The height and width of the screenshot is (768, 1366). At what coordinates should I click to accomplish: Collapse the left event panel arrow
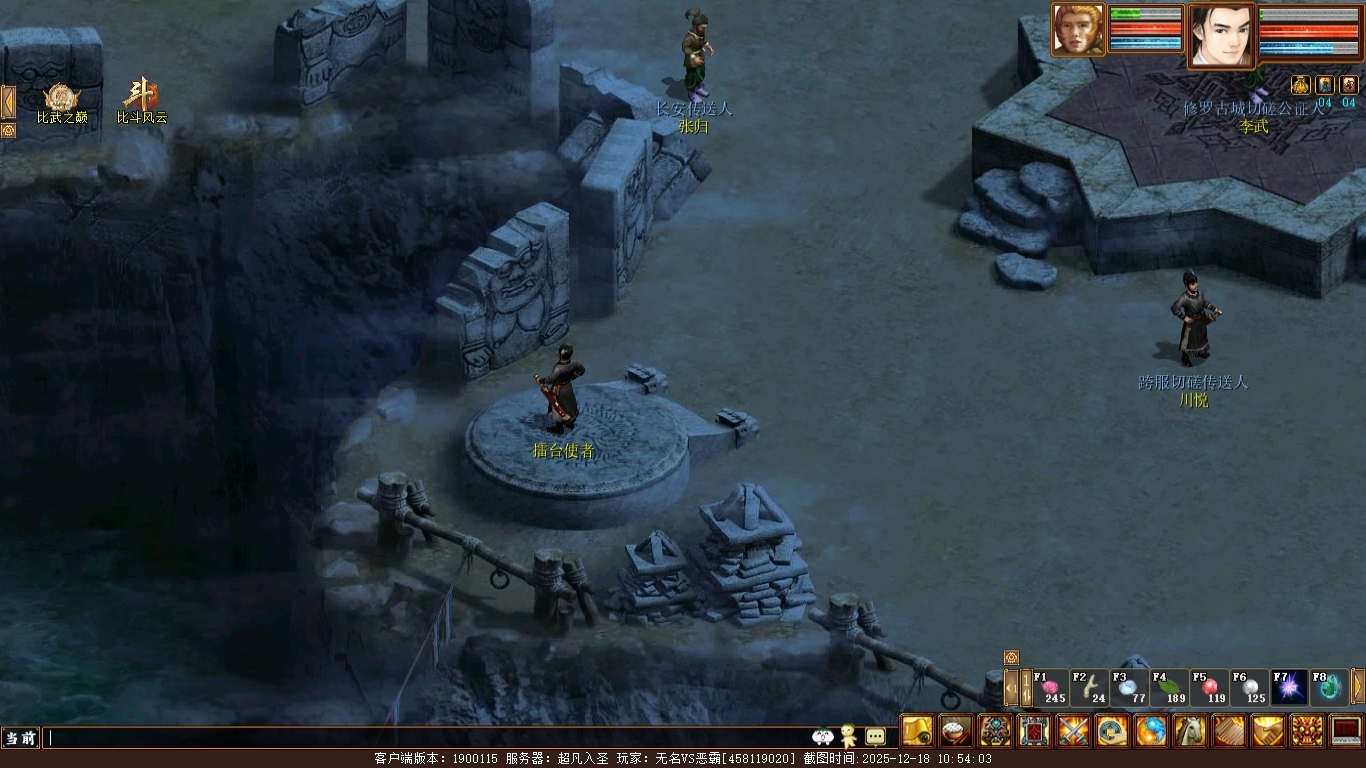[x=8, y=102]
